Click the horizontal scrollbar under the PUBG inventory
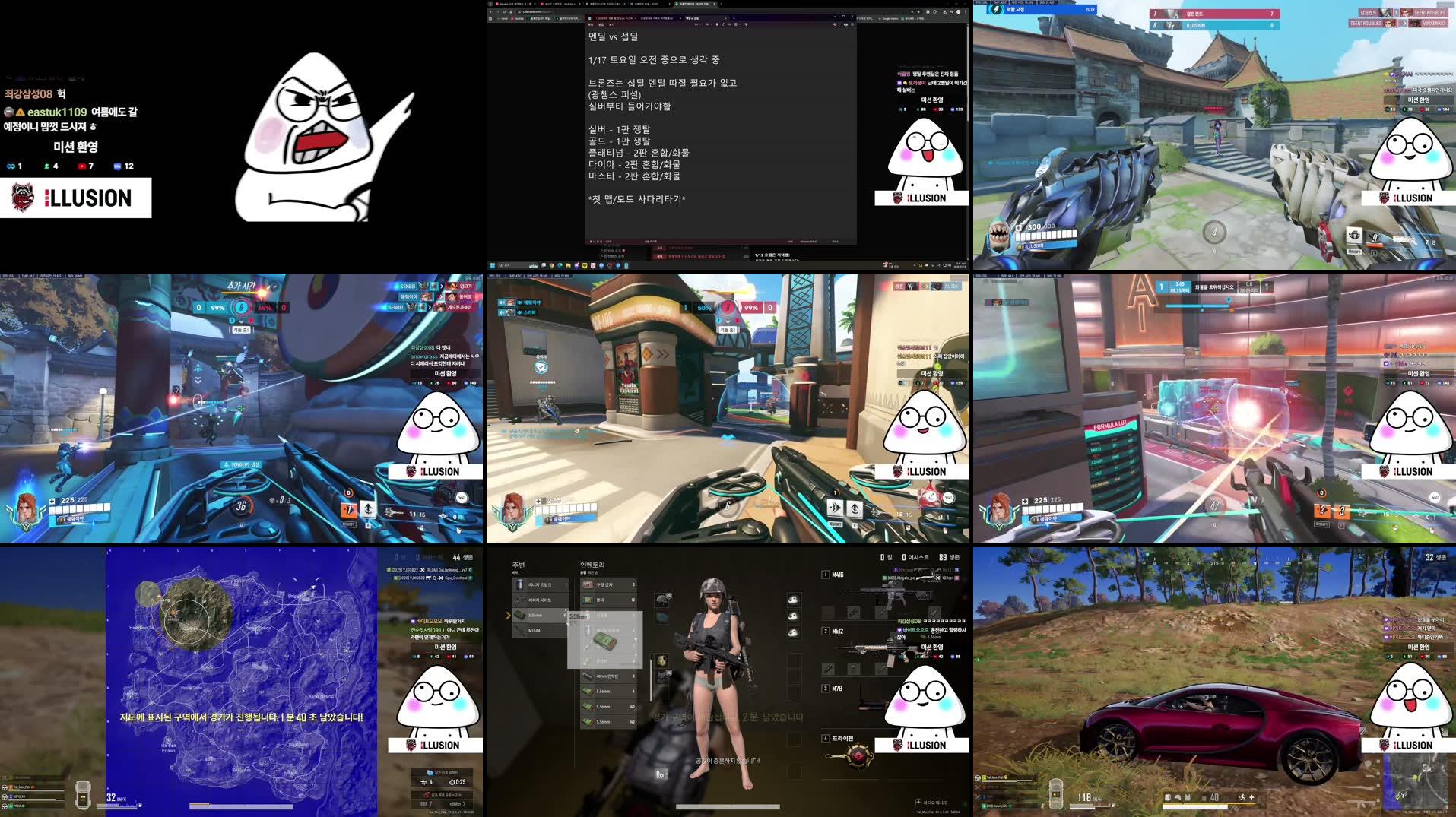 pyautogui.click(x=728, y=806)
